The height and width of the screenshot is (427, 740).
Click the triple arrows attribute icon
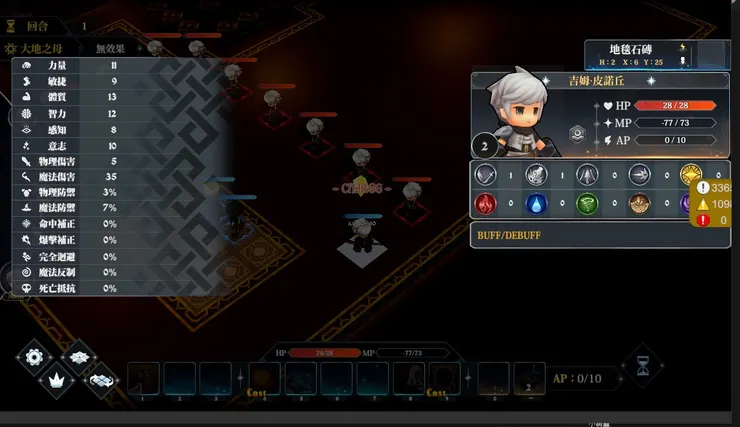[x=588, y=175]
